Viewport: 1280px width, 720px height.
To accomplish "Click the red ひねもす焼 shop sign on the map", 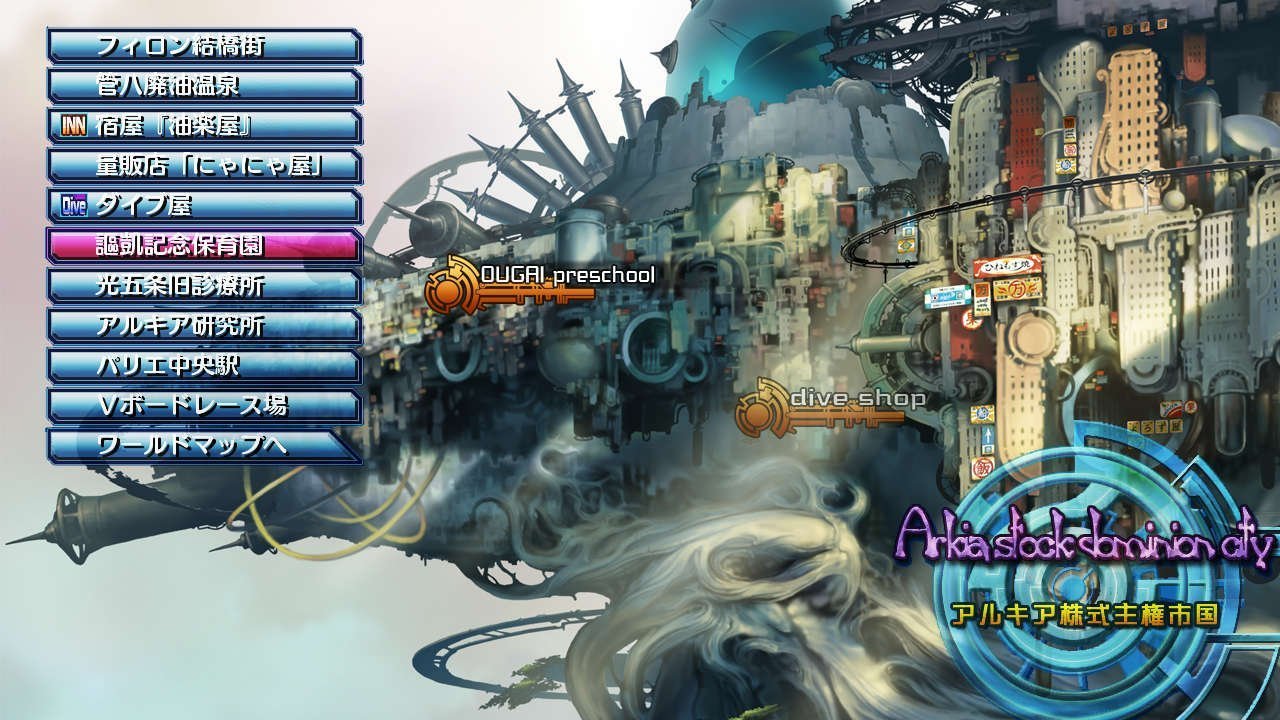I will click(x=1006, y=266).
